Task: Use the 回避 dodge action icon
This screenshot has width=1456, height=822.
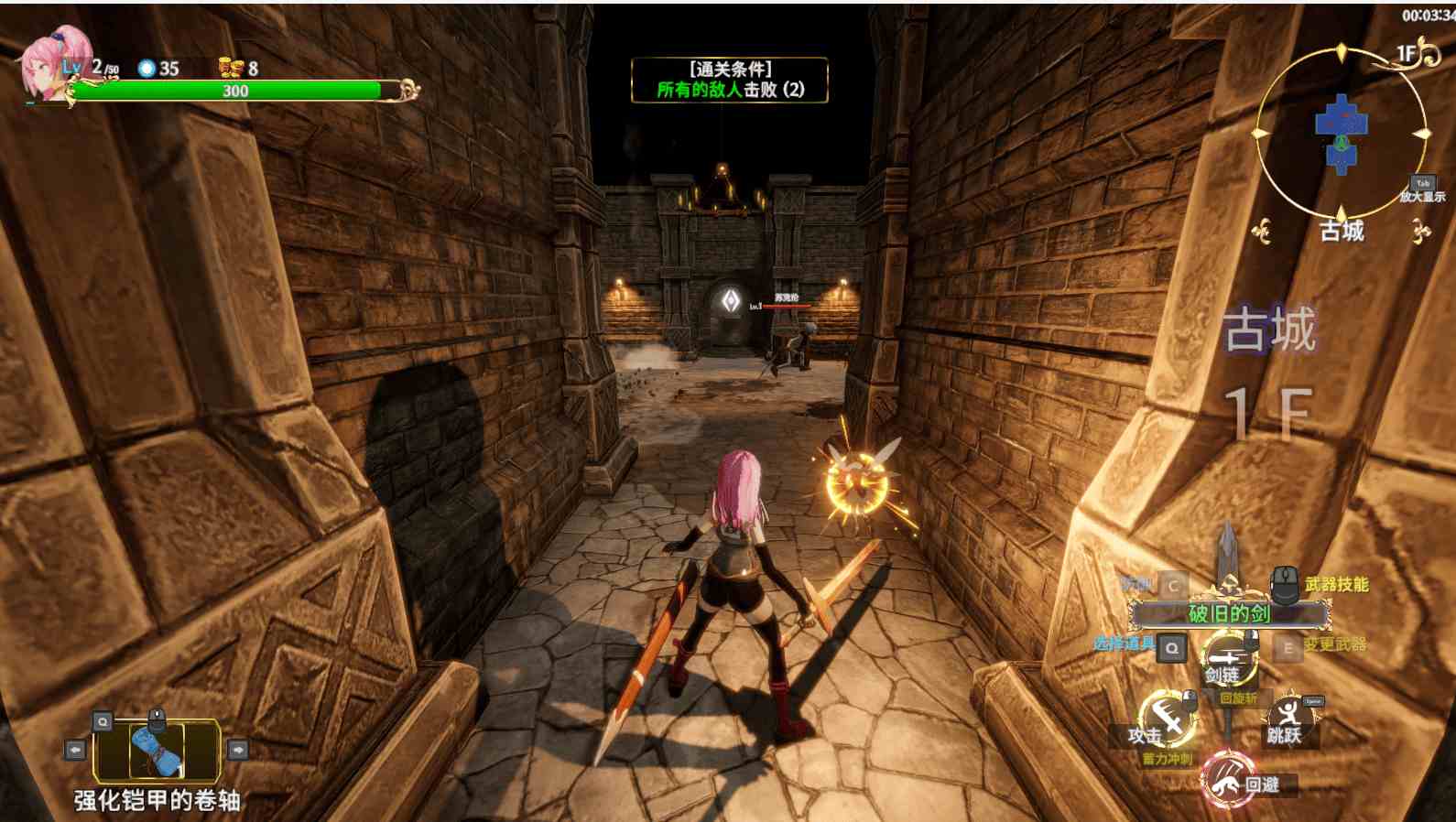Action: click(1229, 781)
